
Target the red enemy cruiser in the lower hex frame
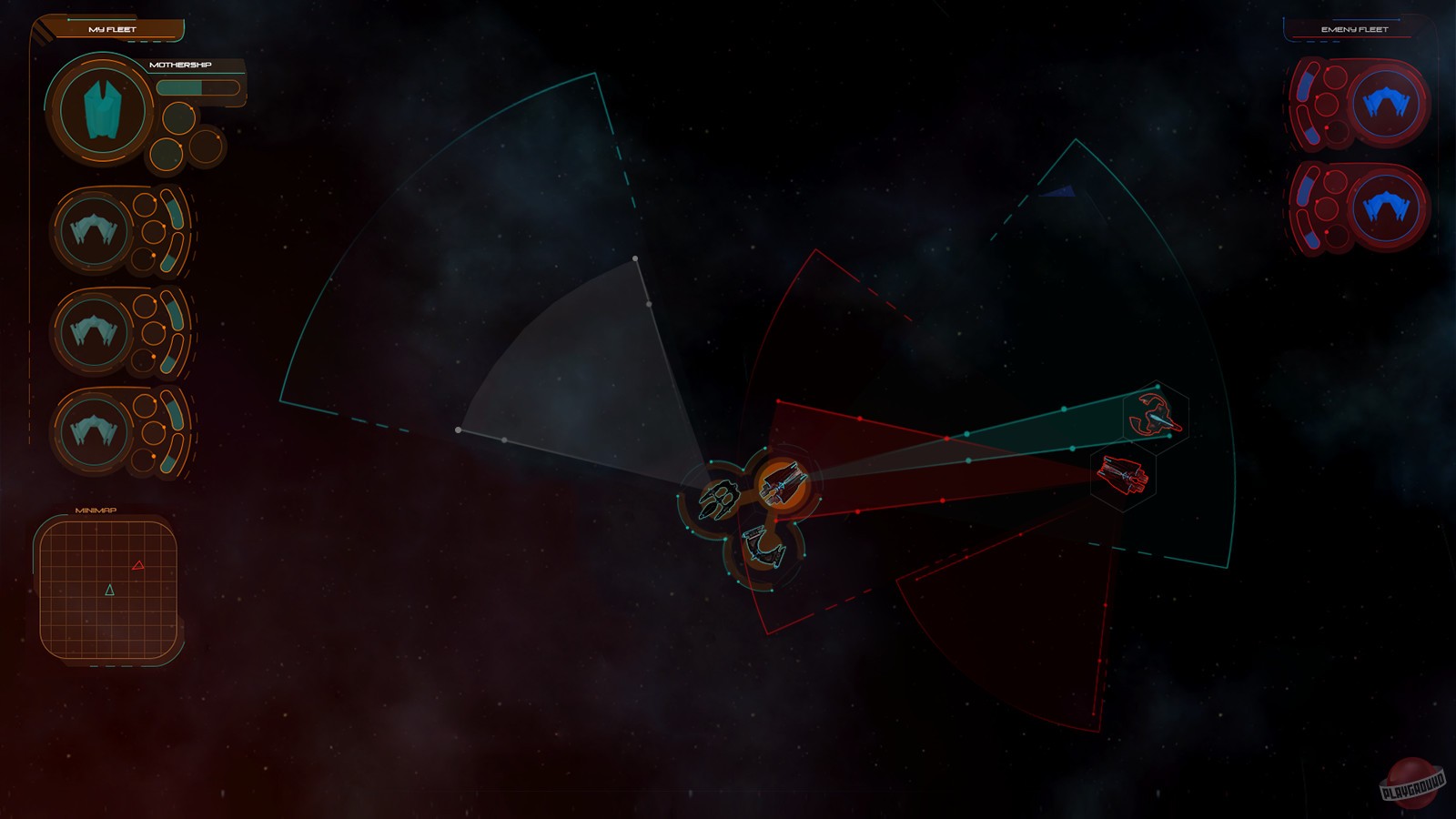[1121, 475]
